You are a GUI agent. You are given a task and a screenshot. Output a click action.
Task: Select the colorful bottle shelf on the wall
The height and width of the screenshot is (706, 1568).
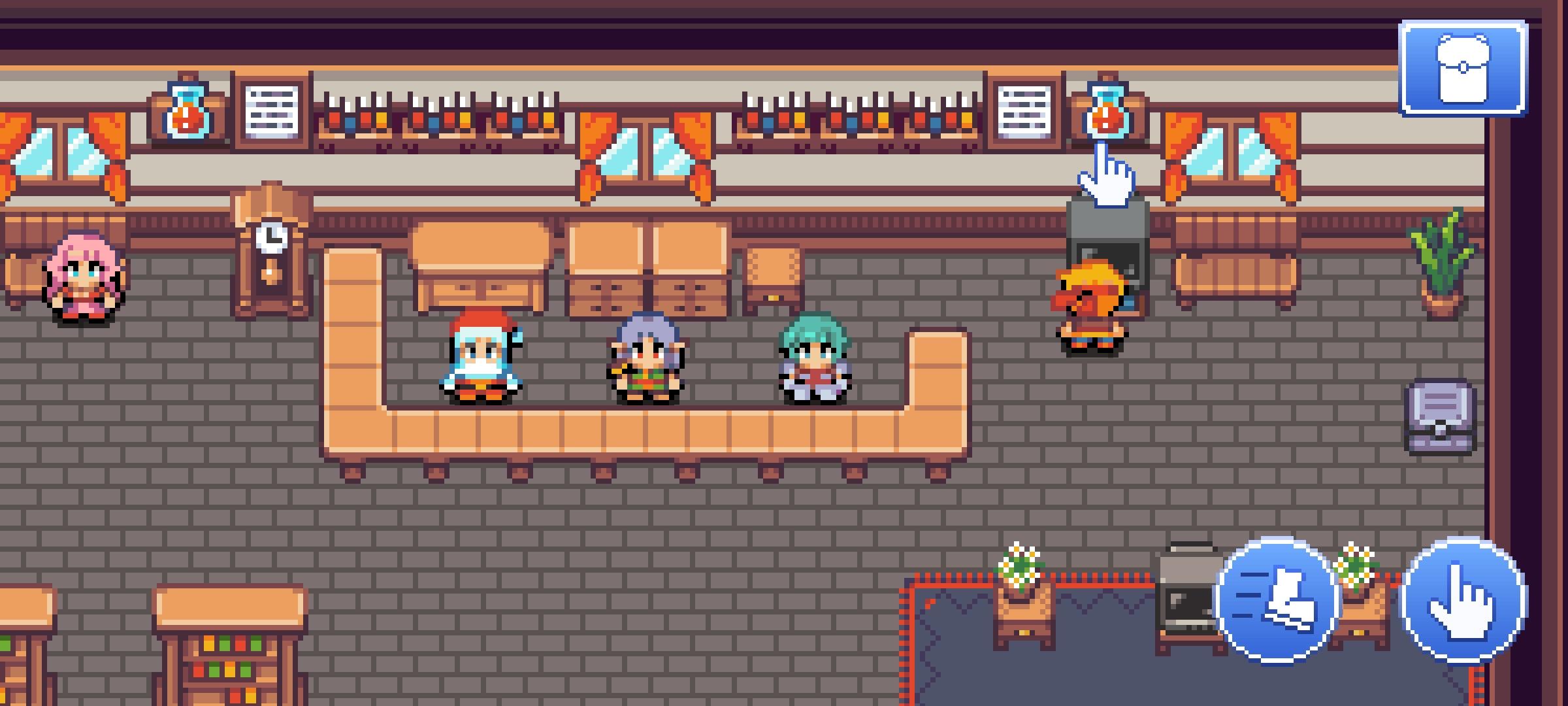[x=438, y=118]
